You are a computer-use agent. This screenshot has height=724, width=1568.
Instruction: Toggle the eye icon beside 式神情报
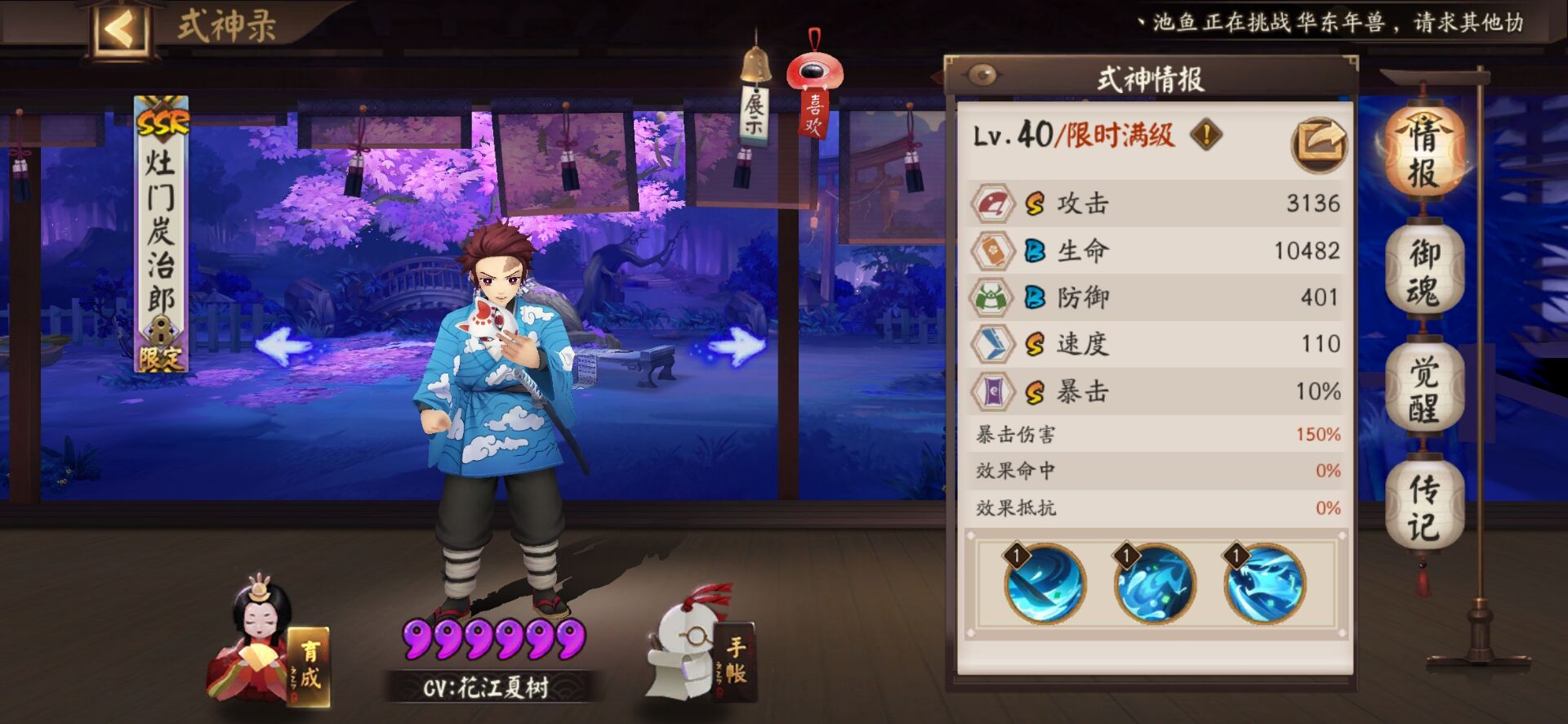[x=982, y=76]
